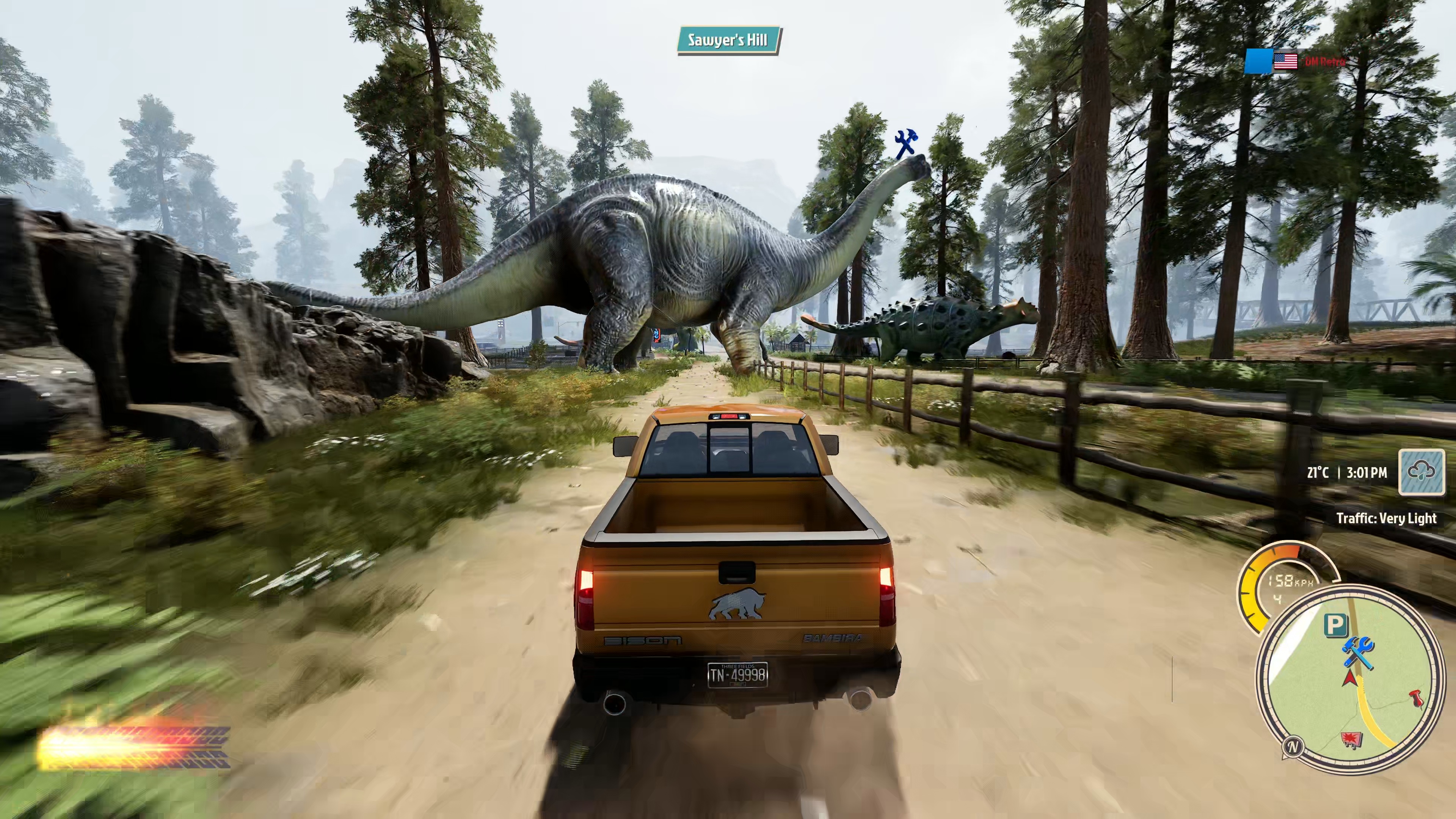Viewport: 1456px width, 819px height.
Task: Click the north compass badge on the minimap
Action: [1293, 747]
